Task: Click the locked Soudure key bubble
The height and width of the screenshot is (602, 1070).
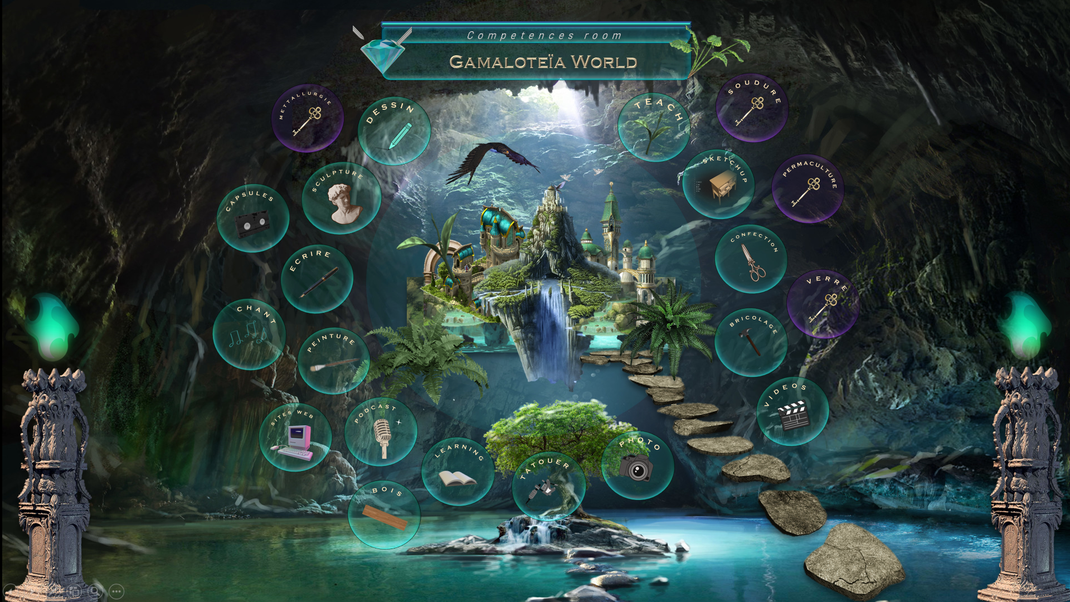Action: pyautogui.click(x=751, y=108)
